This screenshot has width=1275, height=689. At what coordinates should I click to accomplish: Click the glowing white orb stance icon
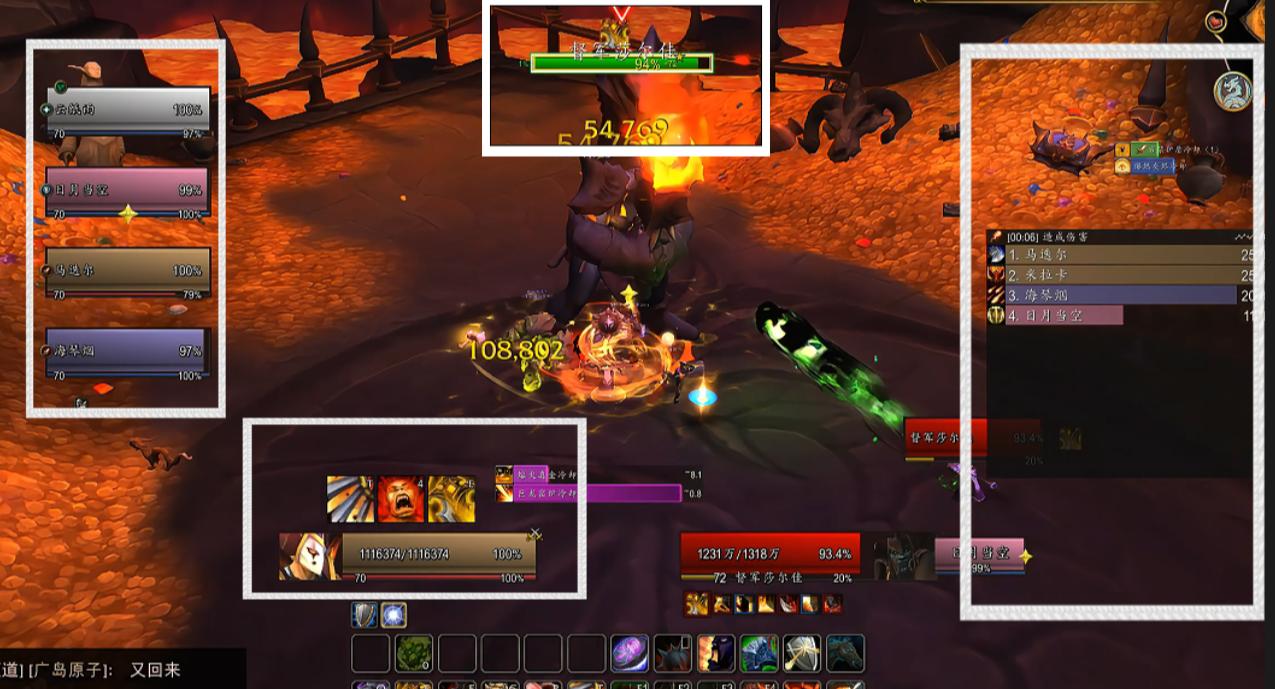coord(392,615)
